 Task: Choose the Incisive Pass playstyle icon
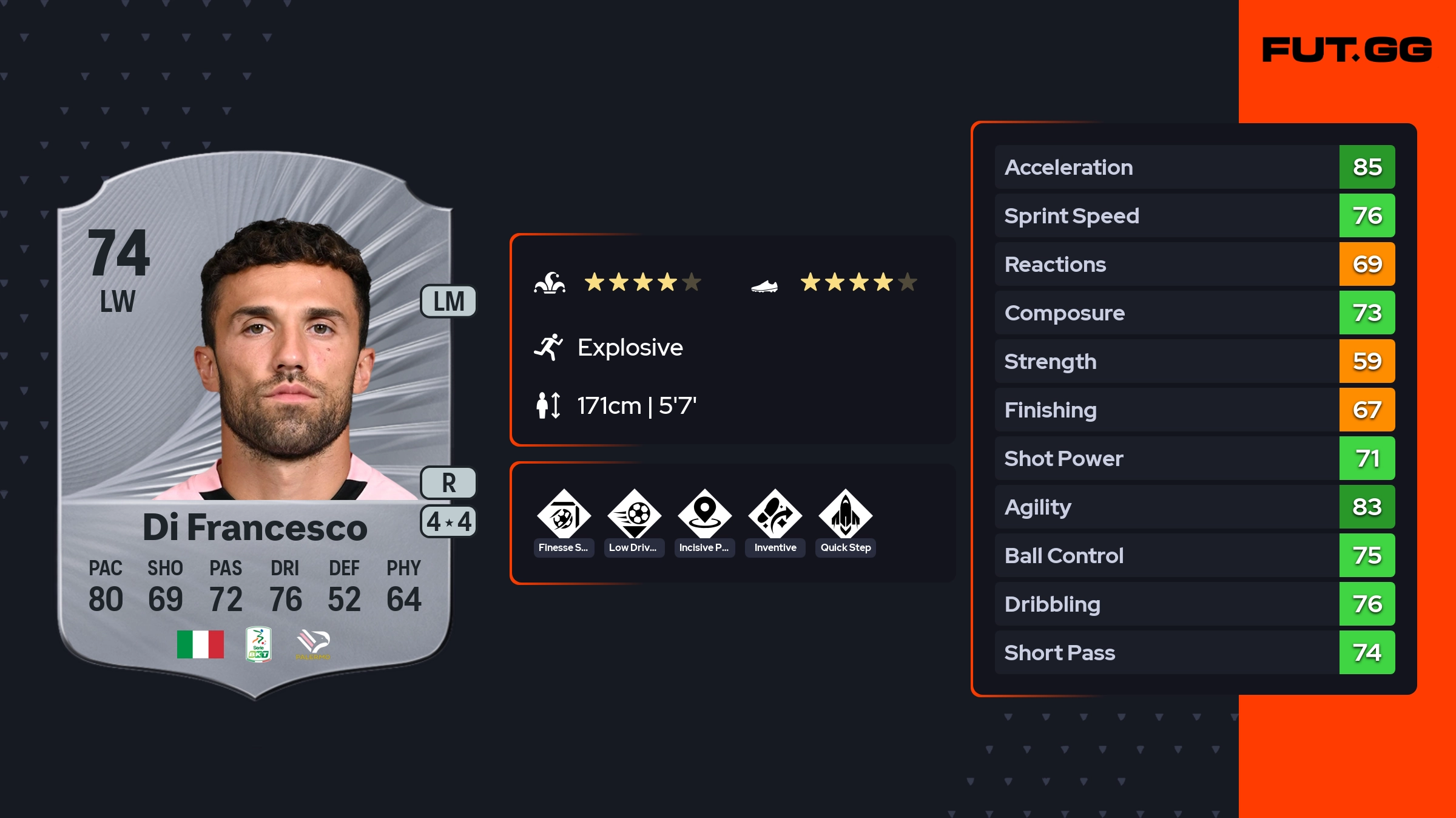tap(704, 515)
